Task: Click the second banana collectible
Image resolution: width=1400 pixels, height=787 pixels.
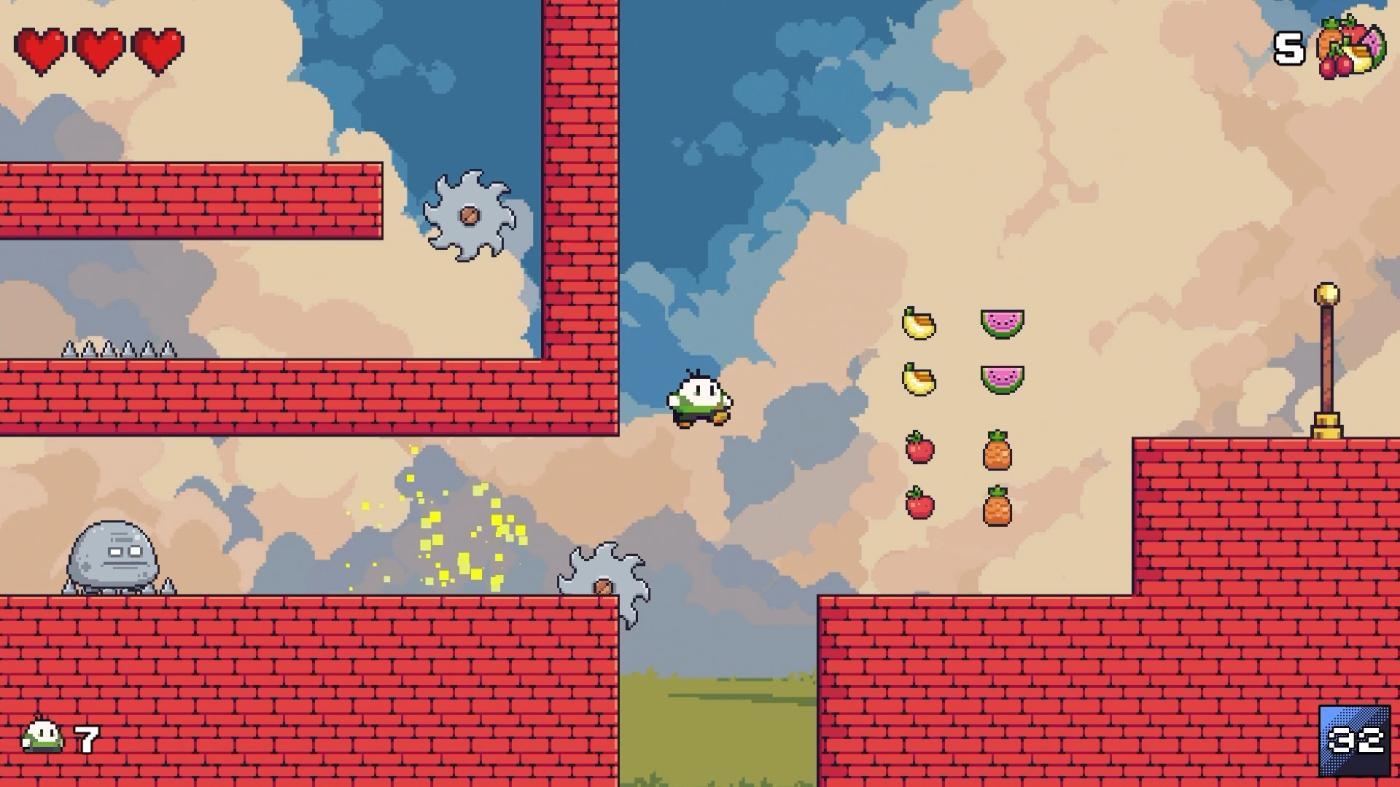Action: pyautogui.click(x=917, y=380)
